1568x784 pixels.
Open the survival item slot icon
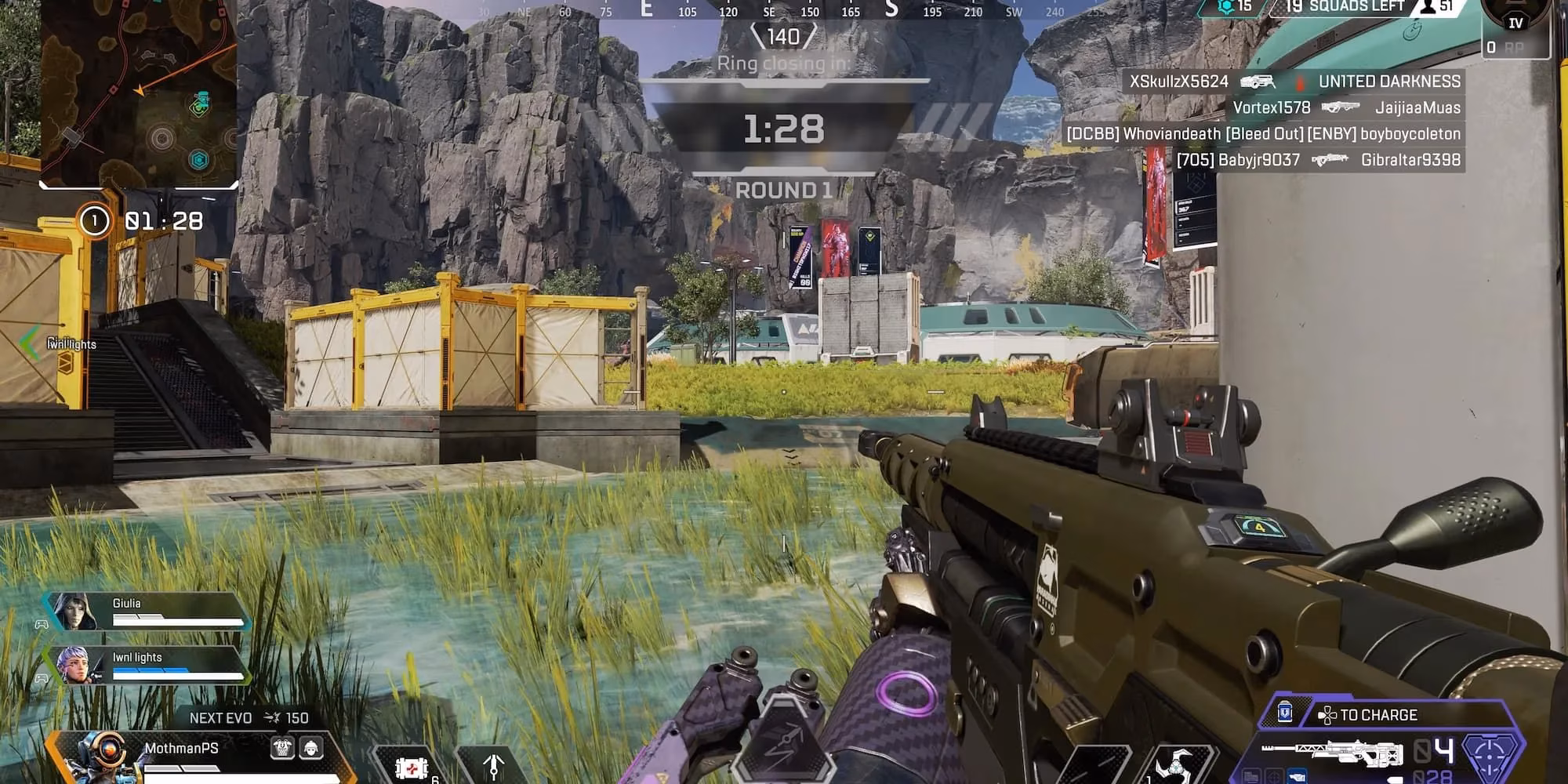click(x=494, y=766)
